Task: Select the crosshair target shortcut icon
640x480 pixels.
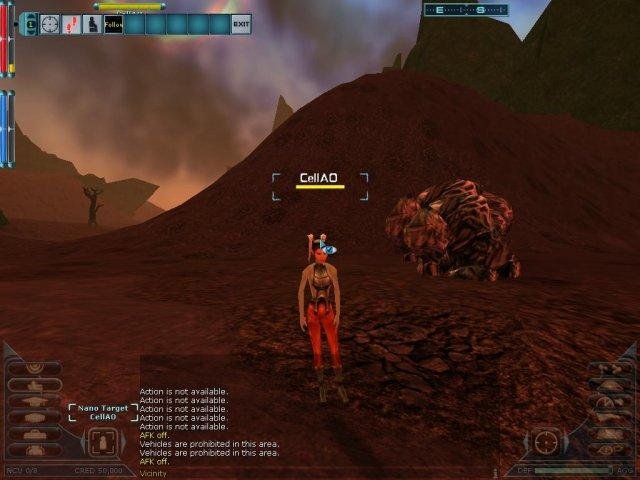Action: click(50, 23)
